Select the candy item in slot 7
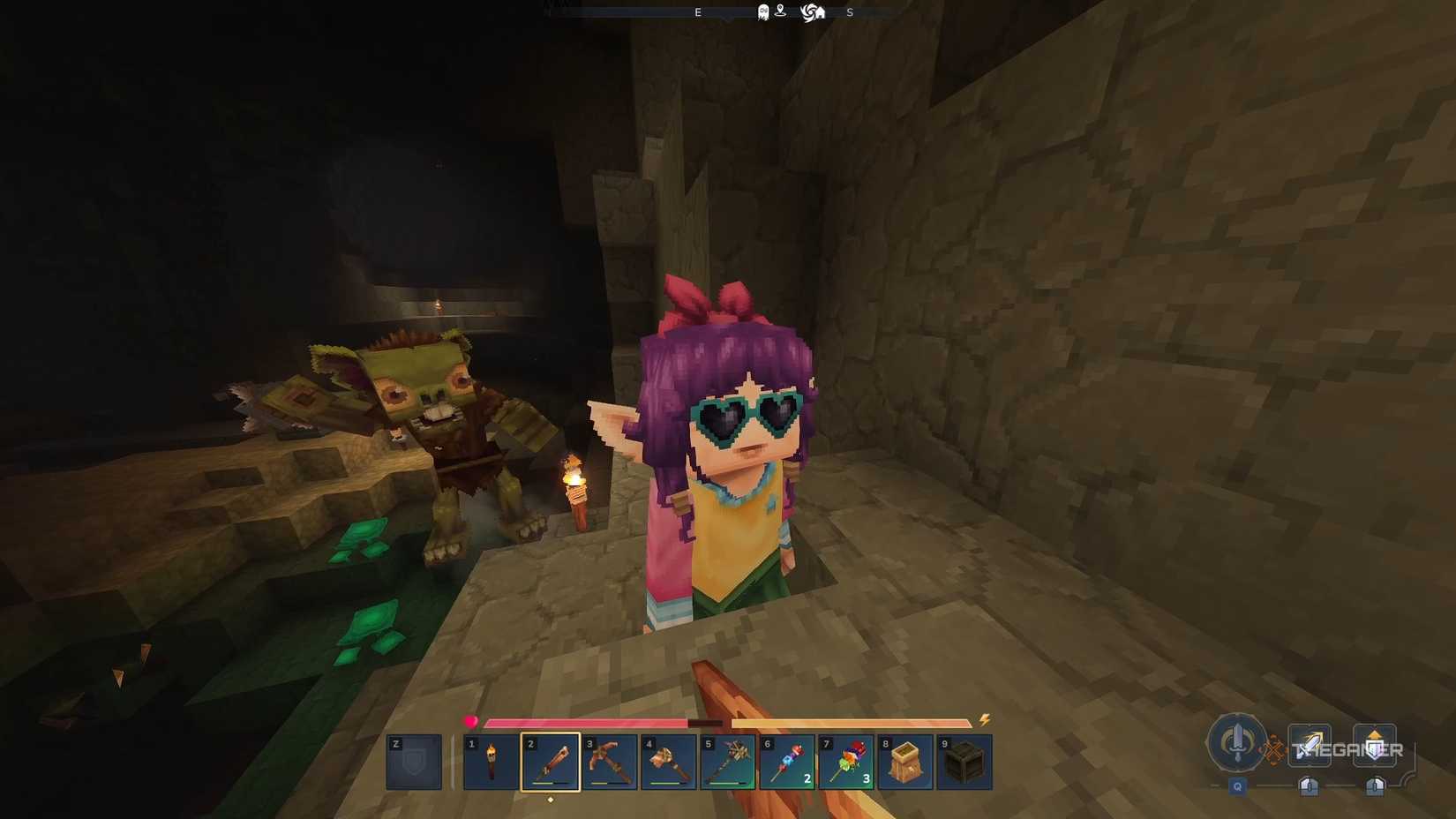This screenshot has height=819, width=1456. [x=844, y=762]
